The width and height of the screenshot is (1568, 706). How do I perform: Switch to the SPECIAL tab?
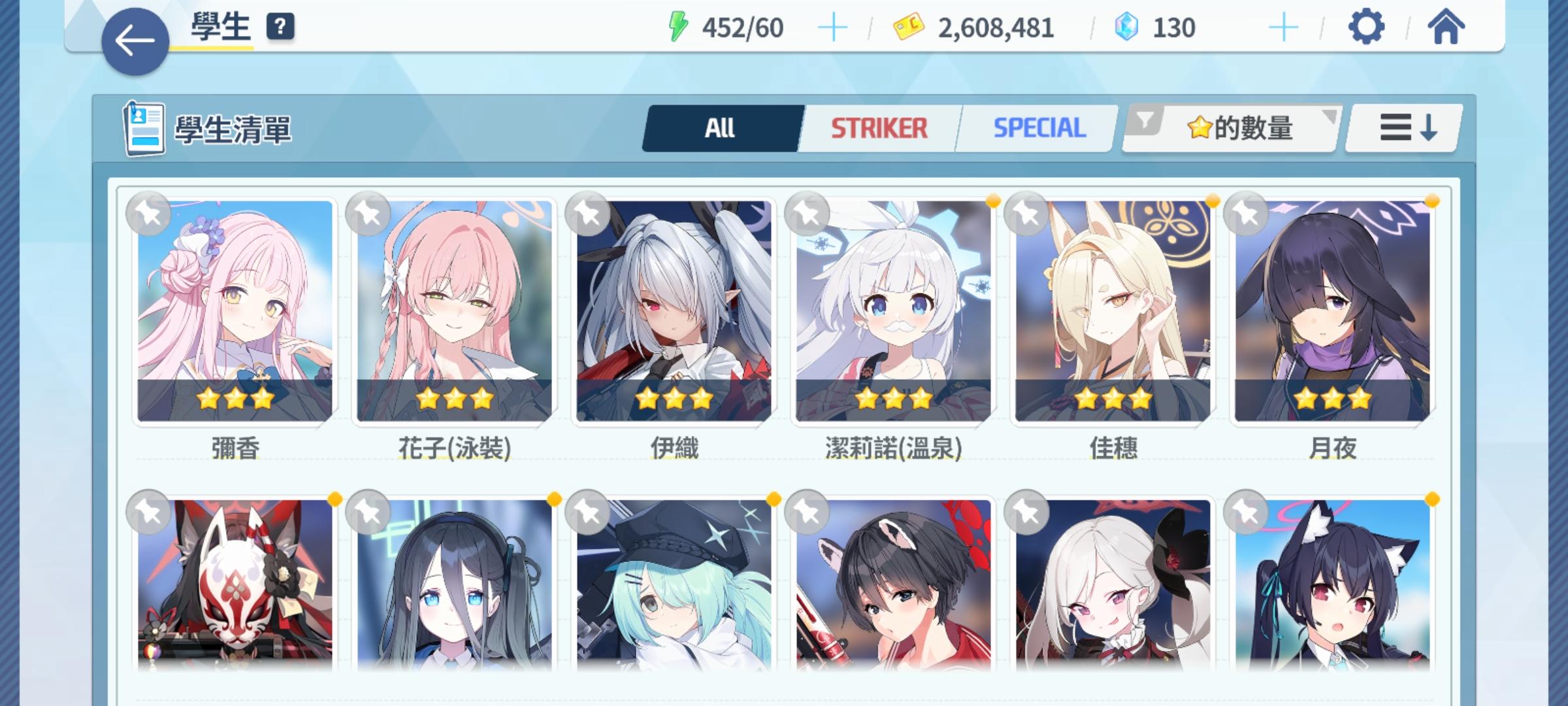coord(1036,127)
